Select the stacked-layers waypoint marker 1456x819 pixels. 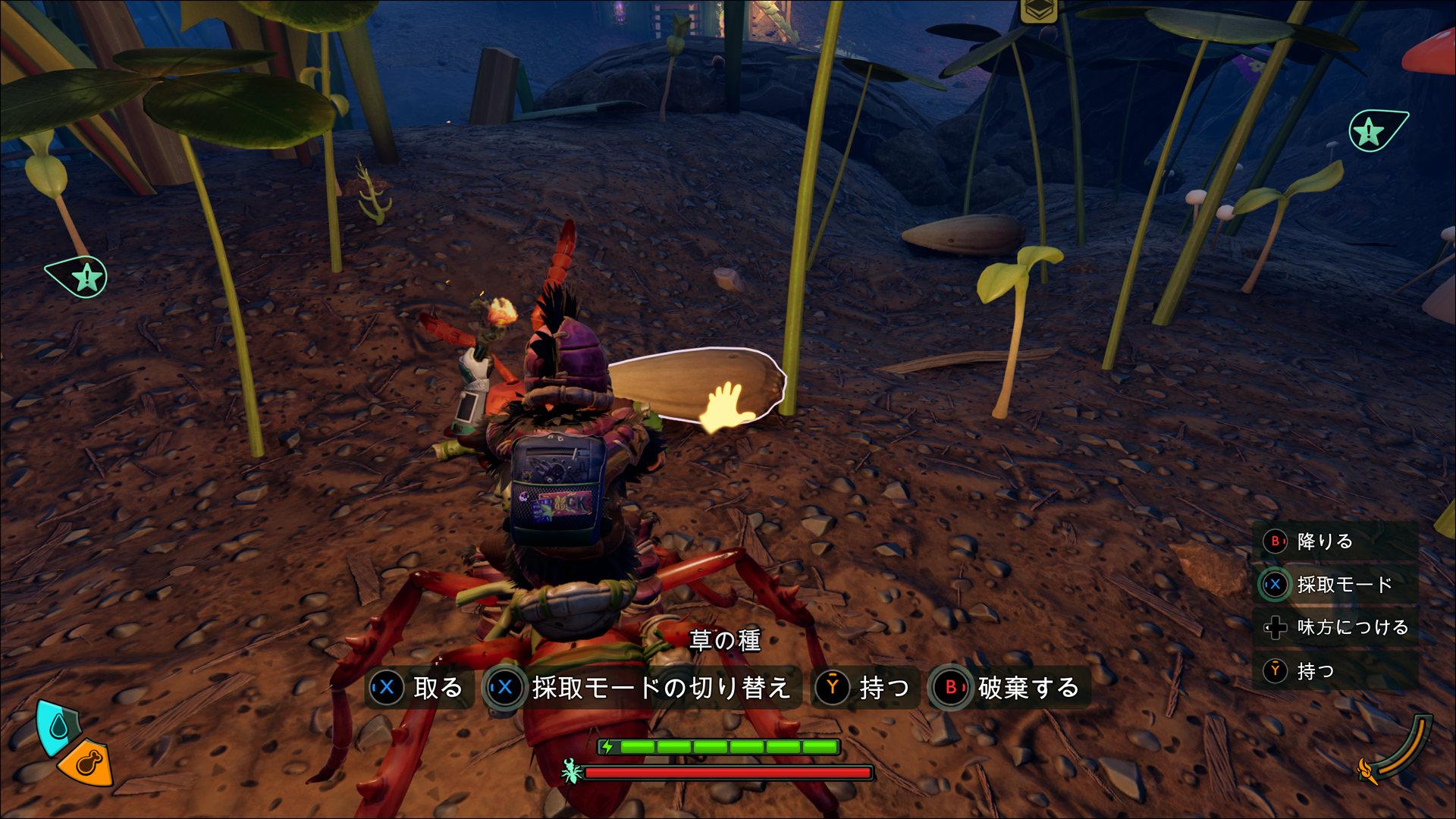tap(1038, 10)
